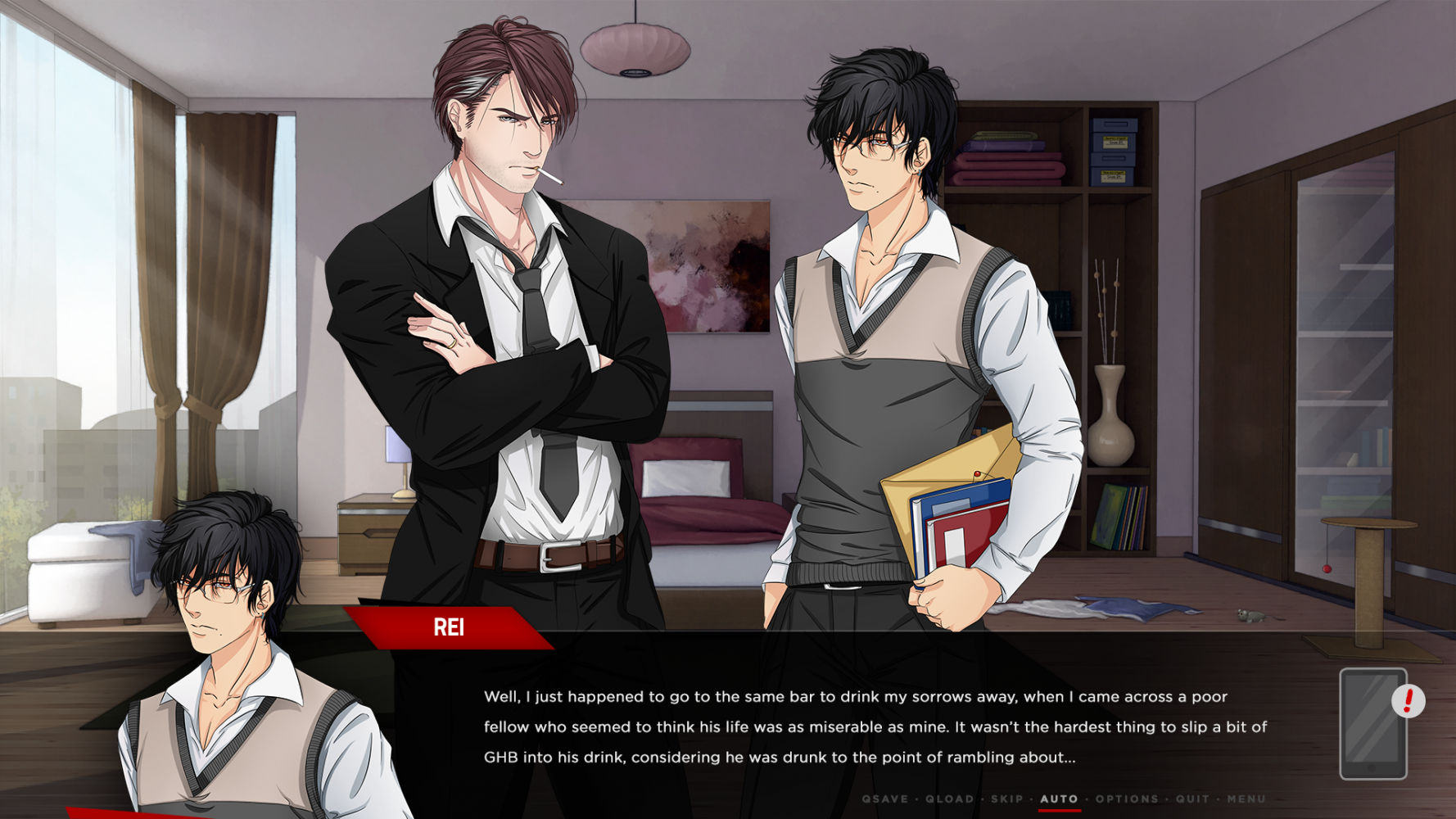Toggle the AUTO advance mode
Image resolution: width=1456 pixels, height=819 pixels.
[1059, 799]
